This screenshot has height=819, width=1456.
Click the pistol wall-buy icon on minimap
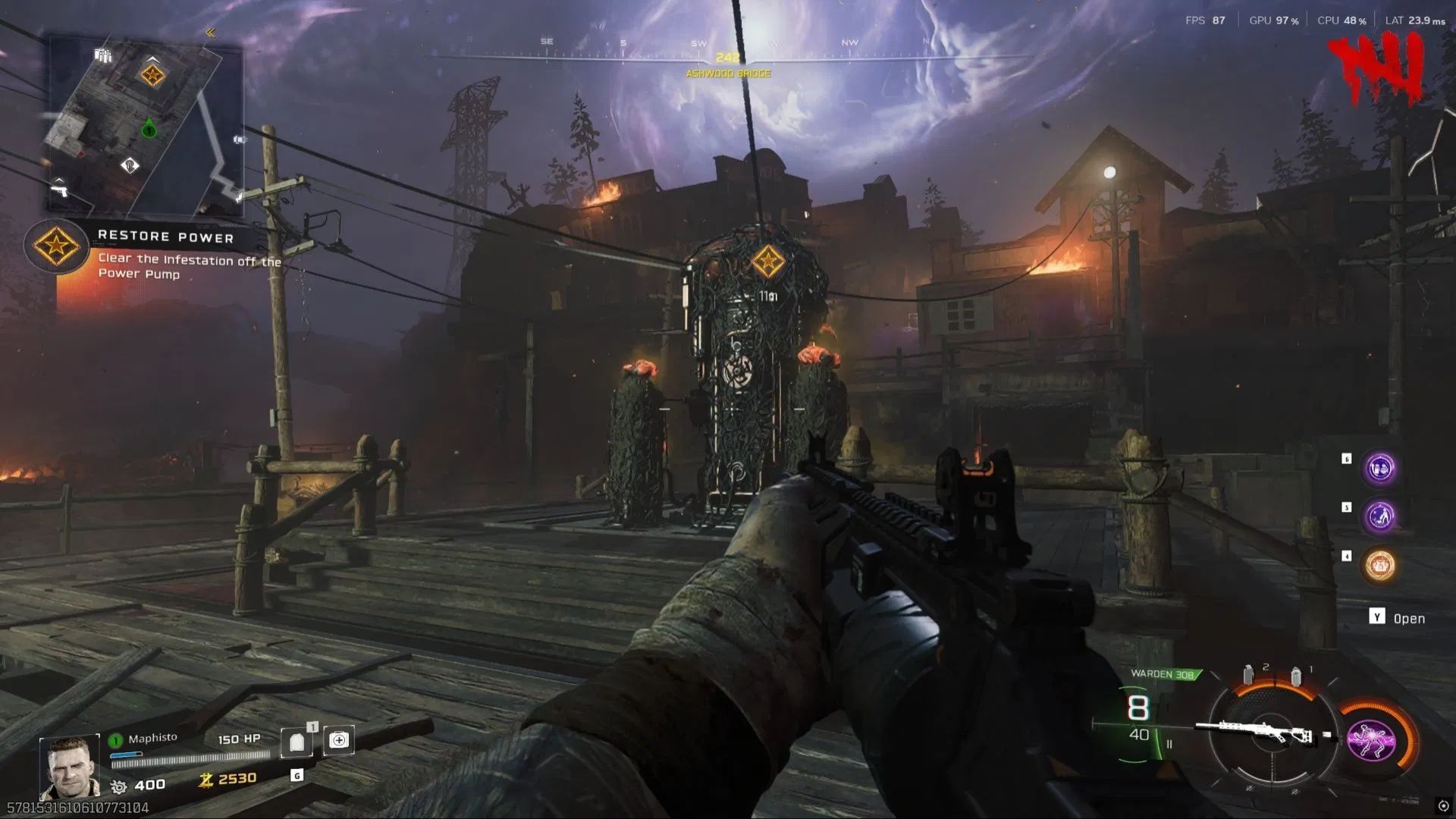[x=59, y=187]
